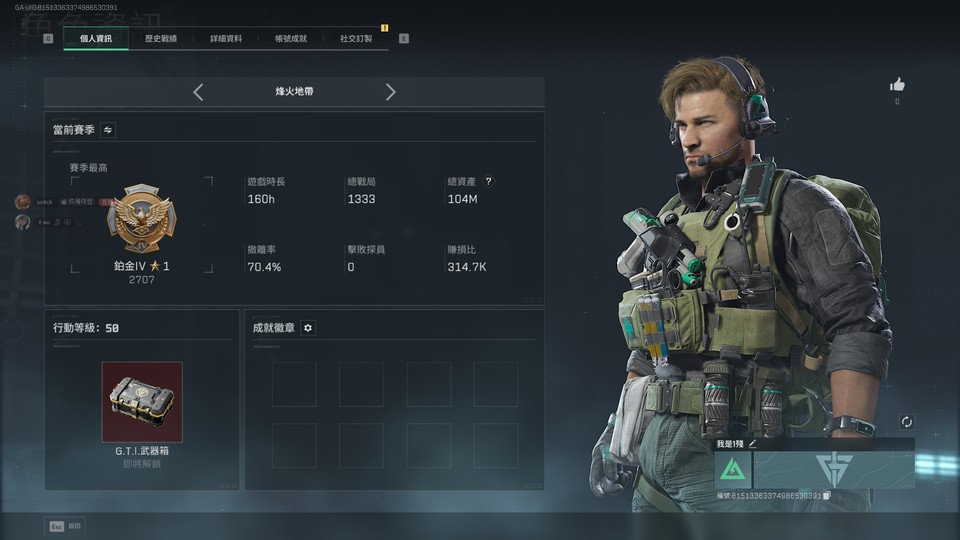Click the refresh arrows icon near the character
This screenshot has height=540, width=960.
click(907, 422)
